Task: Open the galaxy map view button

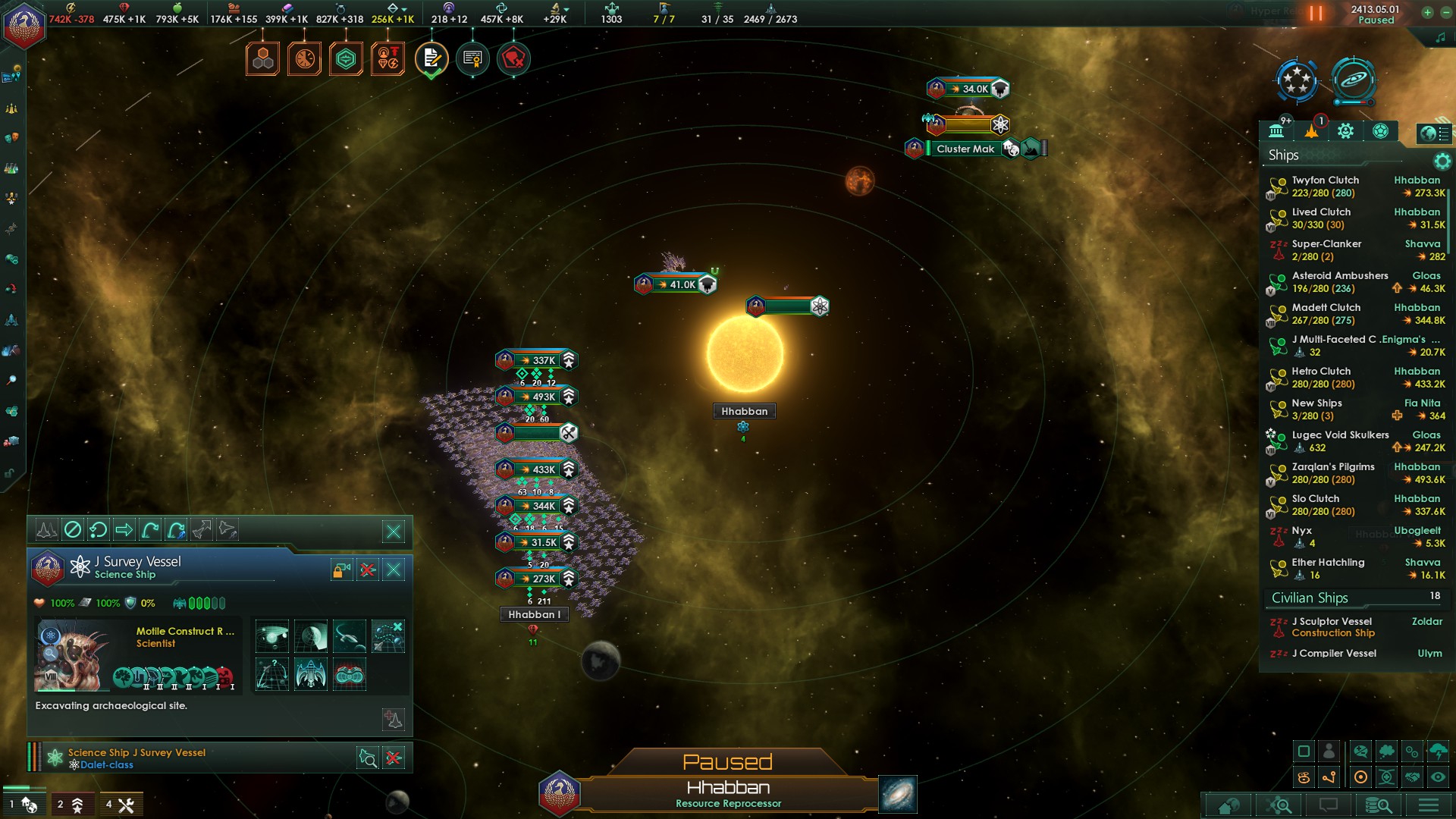Action: click(898, 794)
